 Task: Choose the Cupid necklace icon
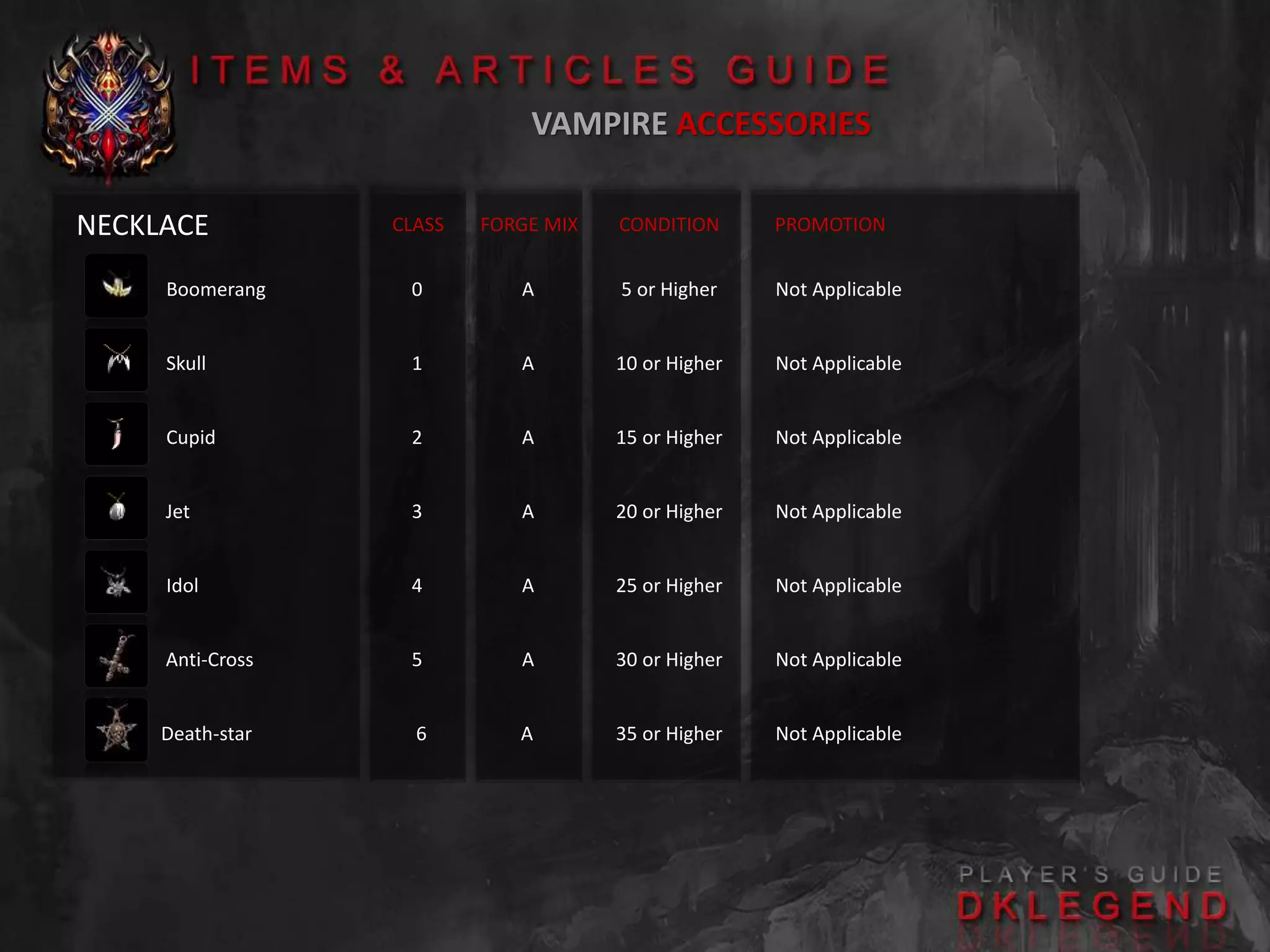117,434
